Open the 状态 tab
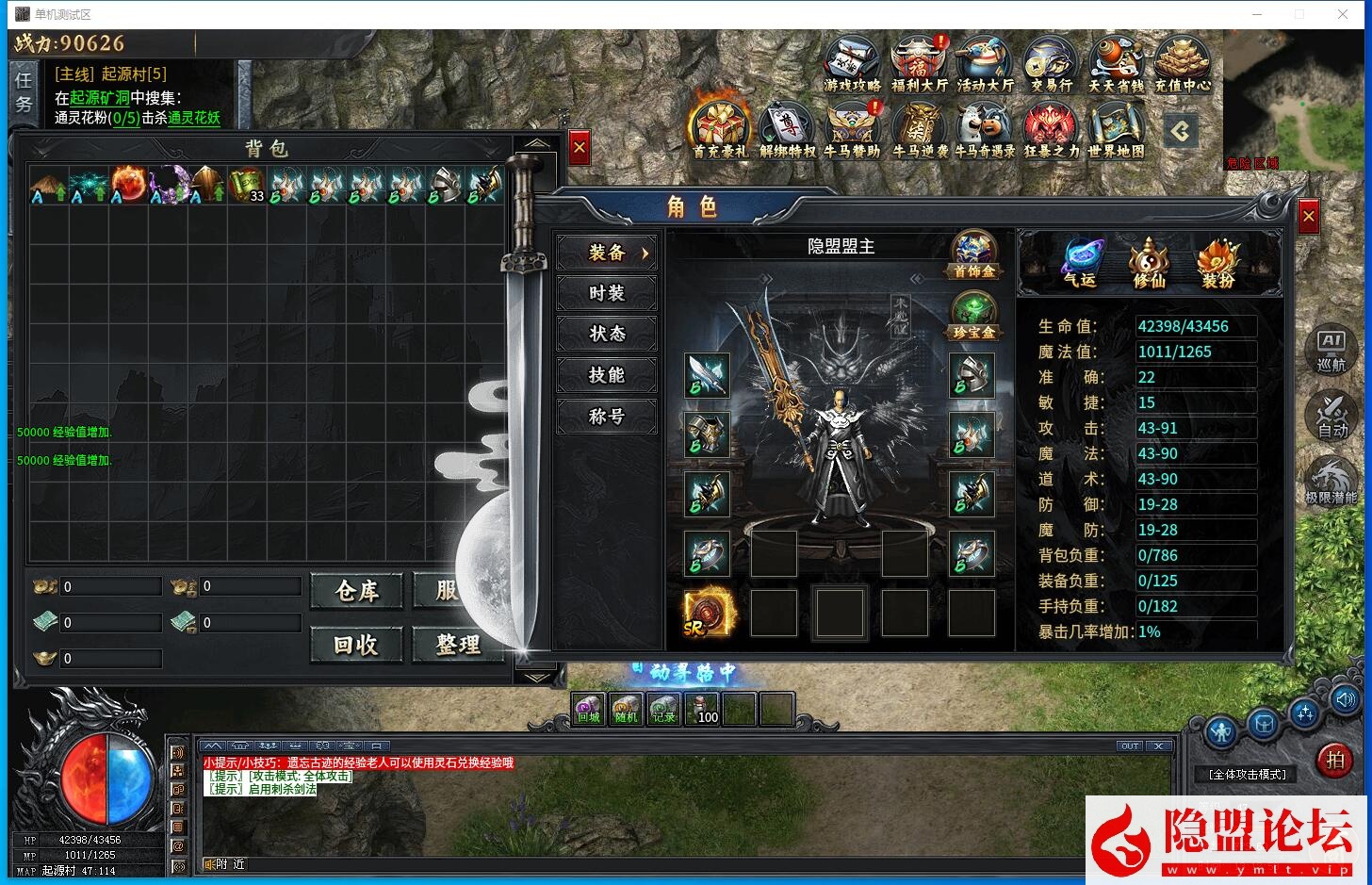This screenshot has height=885, width=1372. [x=607, y=334]
